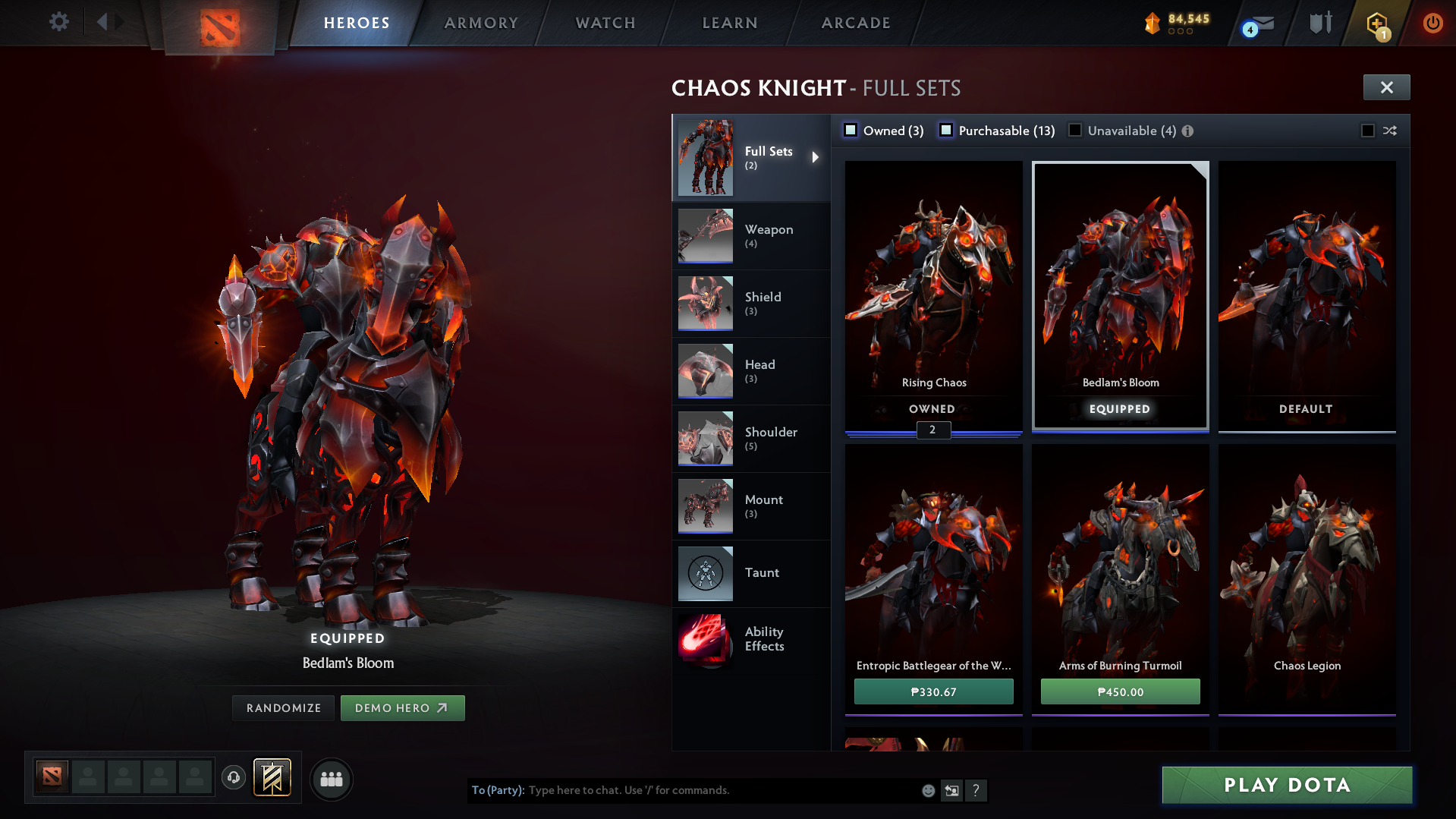This screenshot has width=1456, height=819.
Task: Open the friends list people icon
Action: (332, 779)
